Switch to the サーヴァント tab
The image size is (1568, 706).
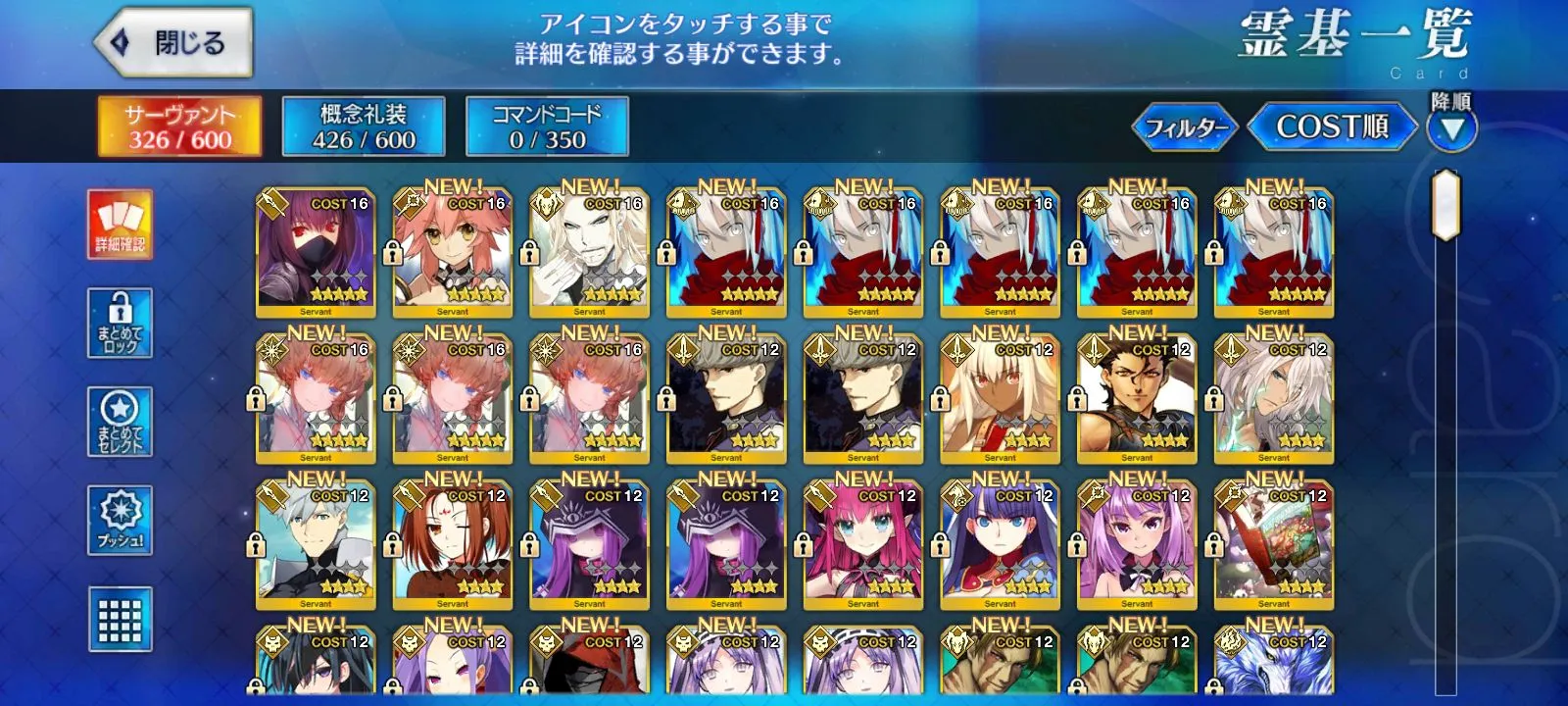point(179,126)
